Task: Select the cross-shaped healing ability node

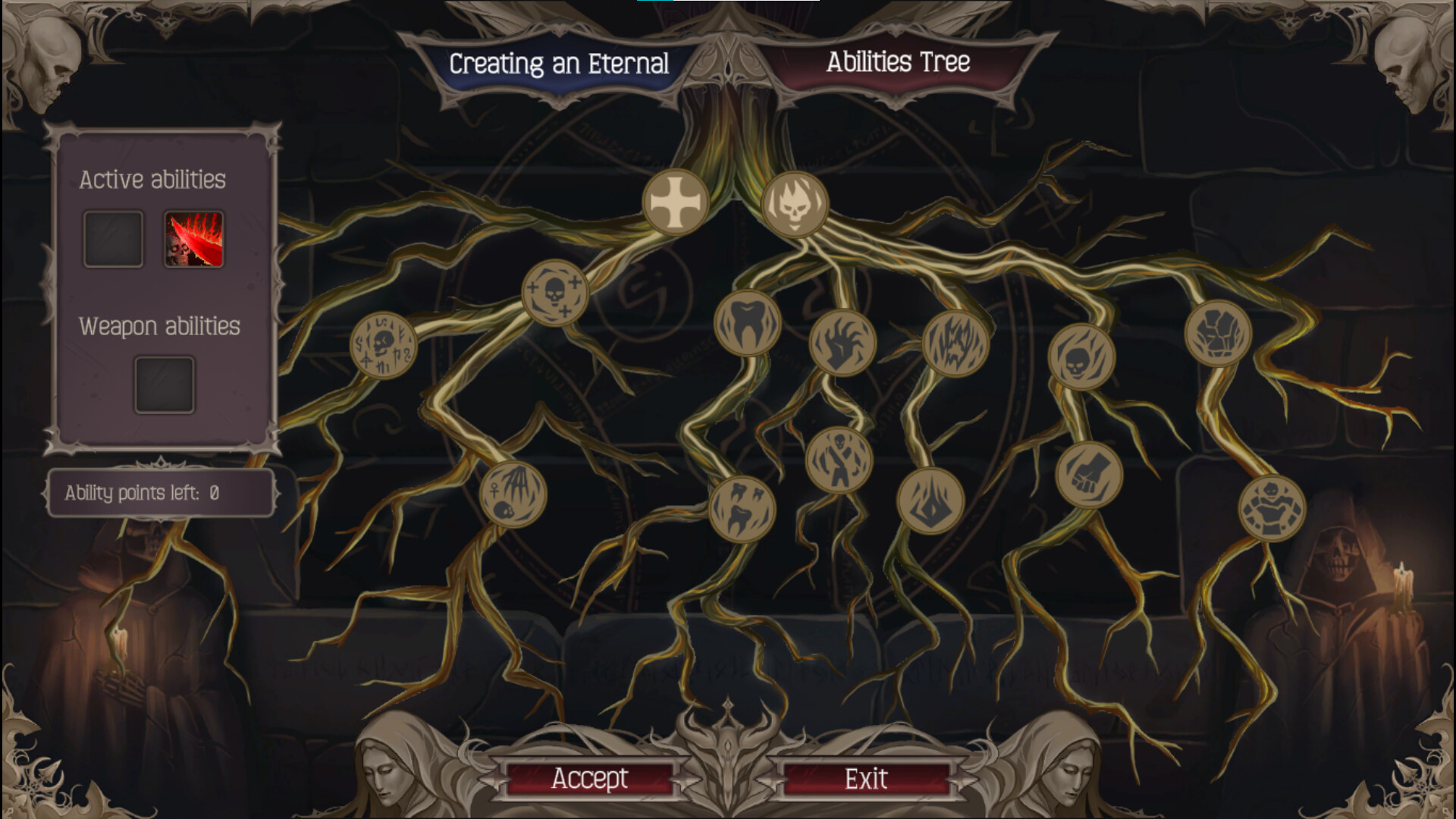Action: (677, 201)
